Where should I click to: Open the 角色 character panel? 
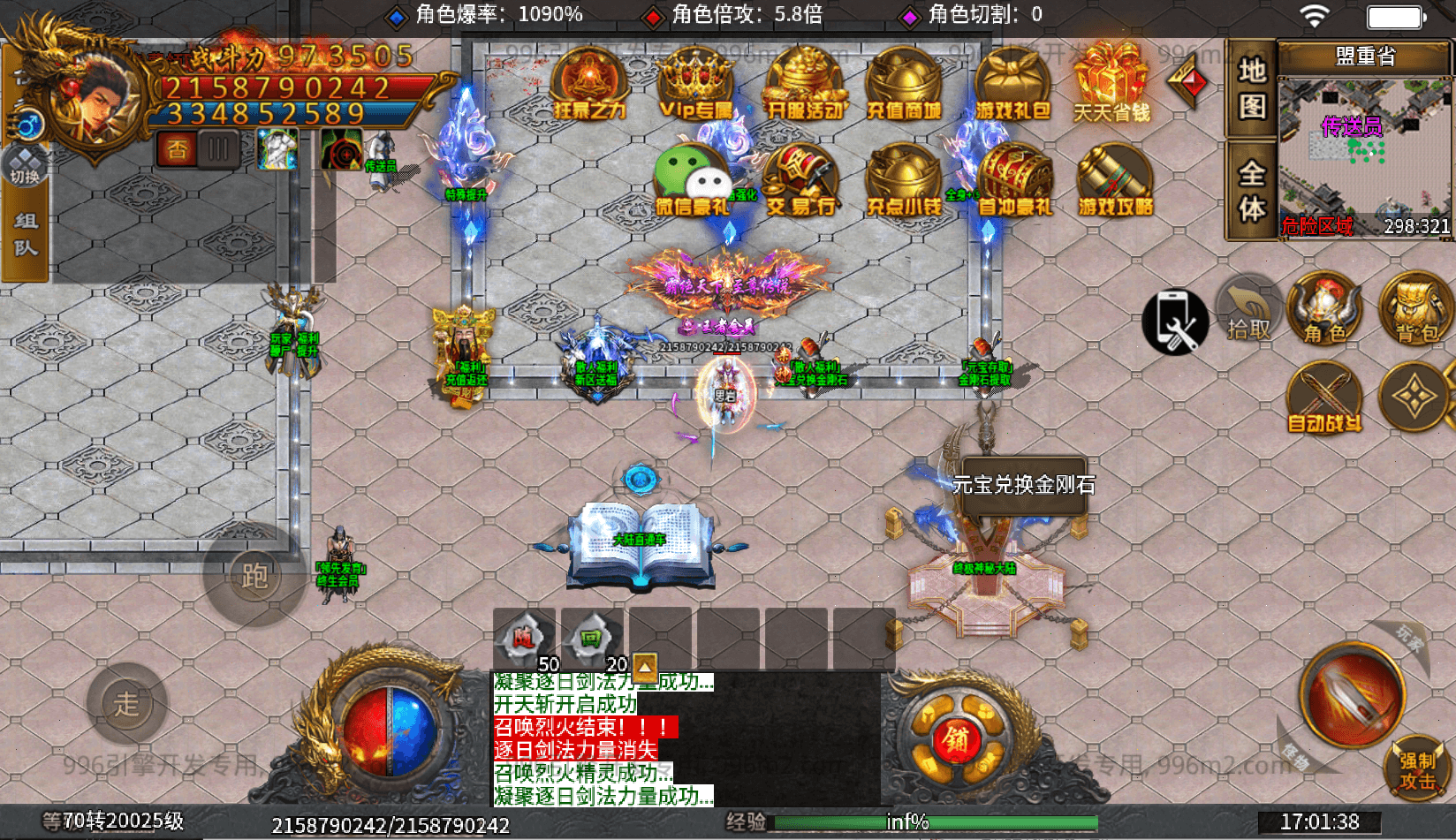pyautogui.click(x=1324, y=309)
